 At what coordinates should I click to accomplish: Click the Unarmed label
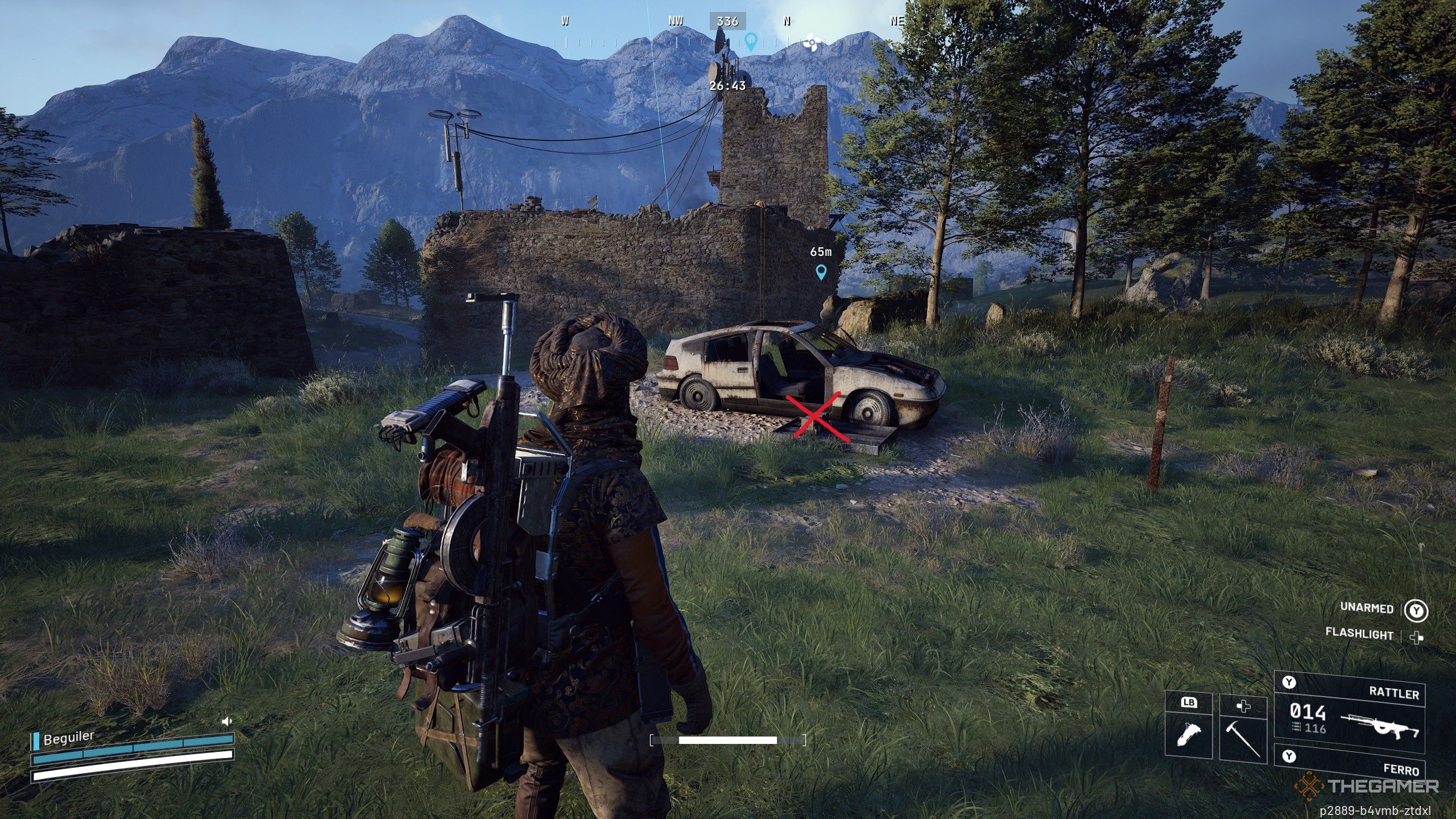(1367, 607)
